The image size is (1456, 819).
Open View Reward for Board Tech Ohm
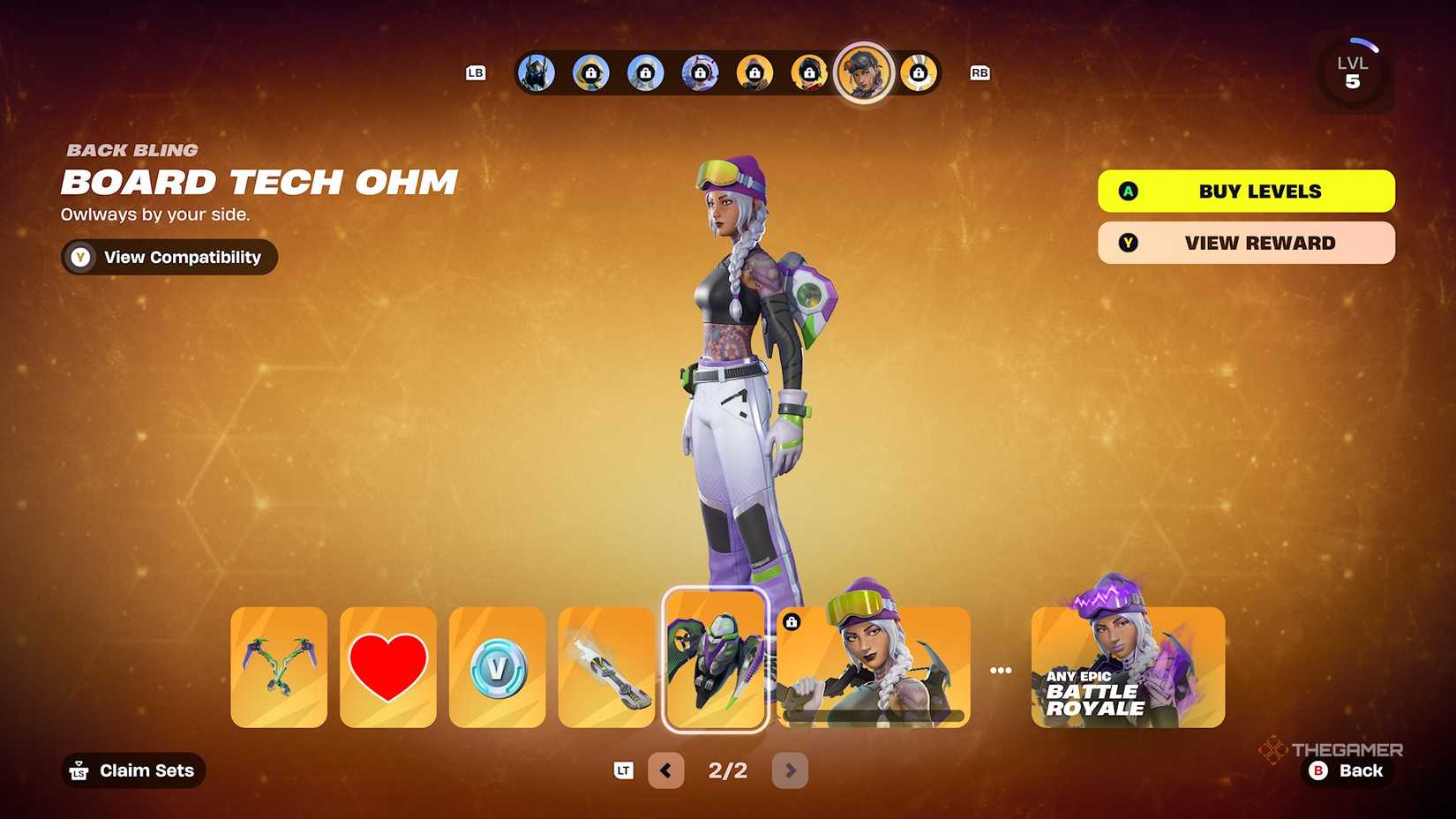tap(1245, 243)
